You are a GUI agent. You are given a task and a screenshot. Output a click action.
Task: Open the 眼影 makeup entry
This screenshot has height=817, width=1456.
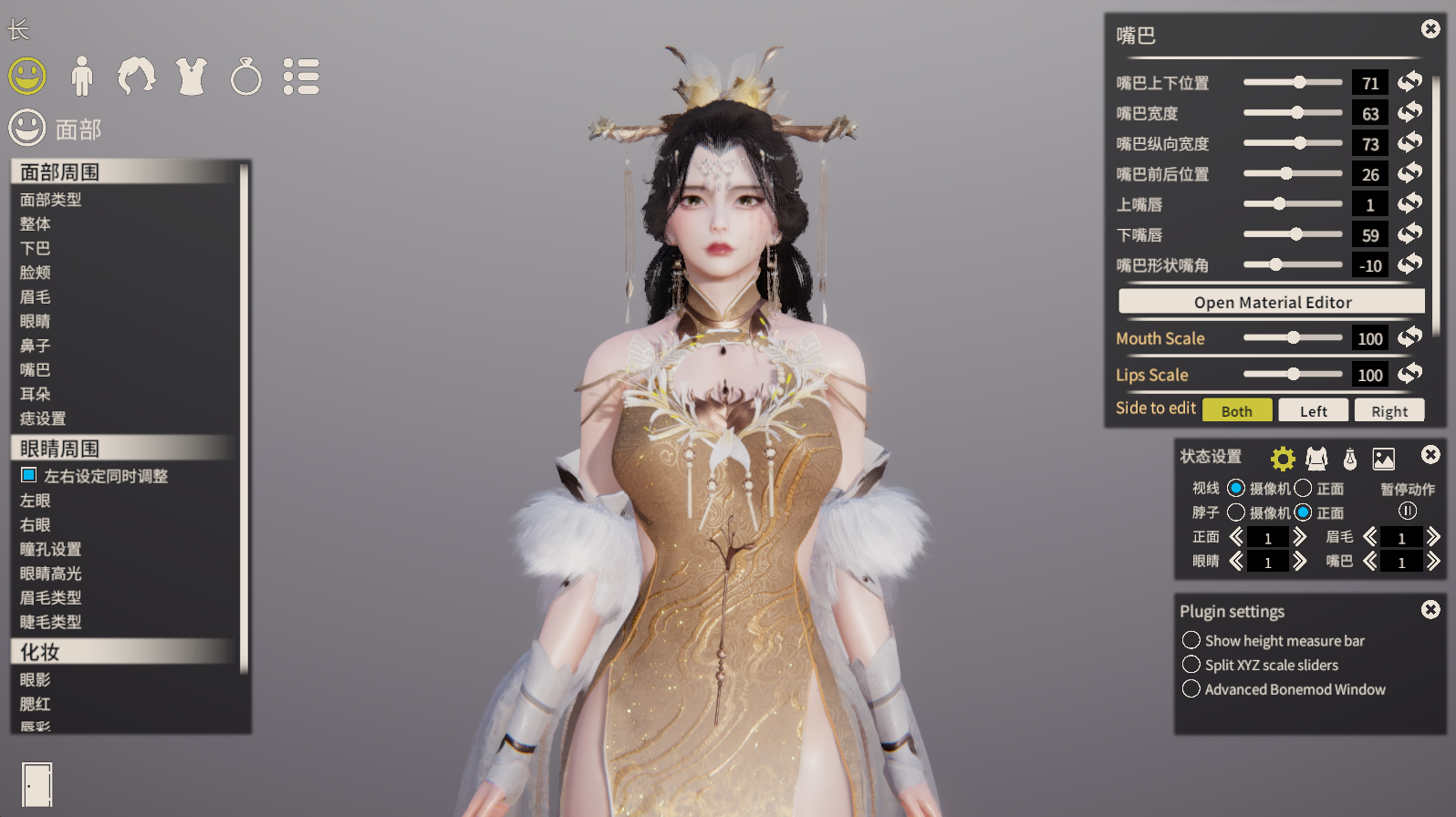36,679
